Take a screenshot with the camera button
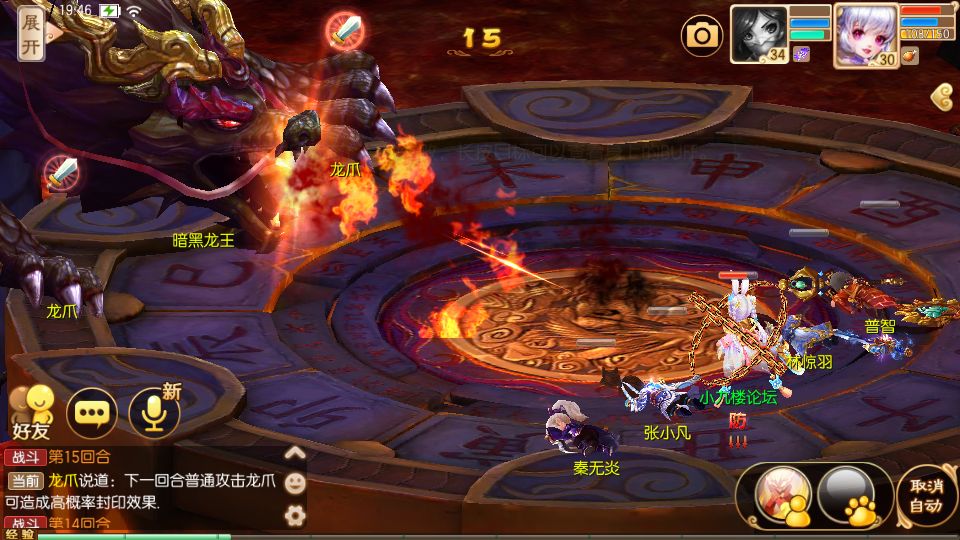Screen dimensions: 960x540 tap(702, 37)
